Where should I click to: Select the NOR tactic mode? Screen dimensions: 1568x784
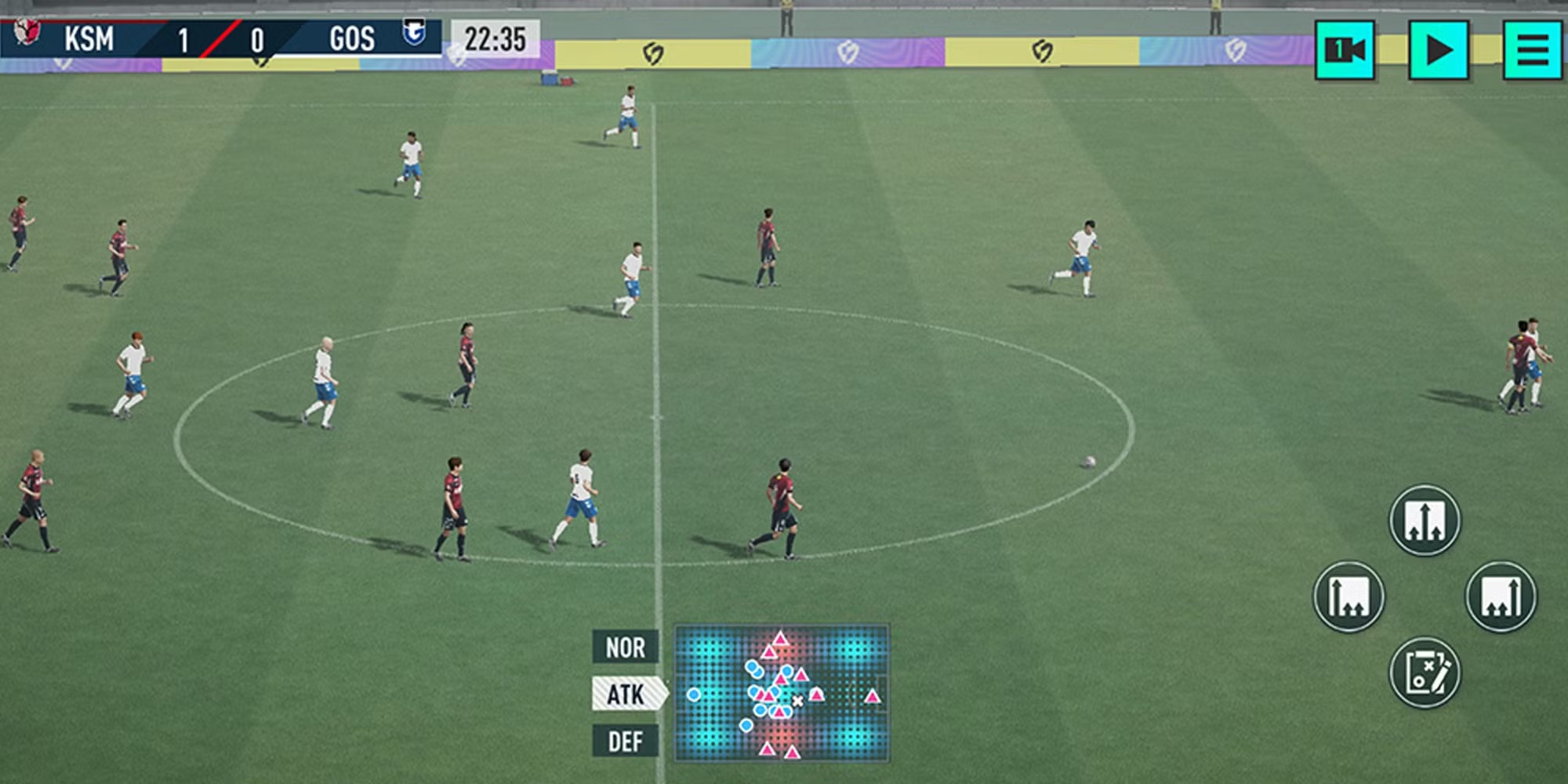coord(625,648)
